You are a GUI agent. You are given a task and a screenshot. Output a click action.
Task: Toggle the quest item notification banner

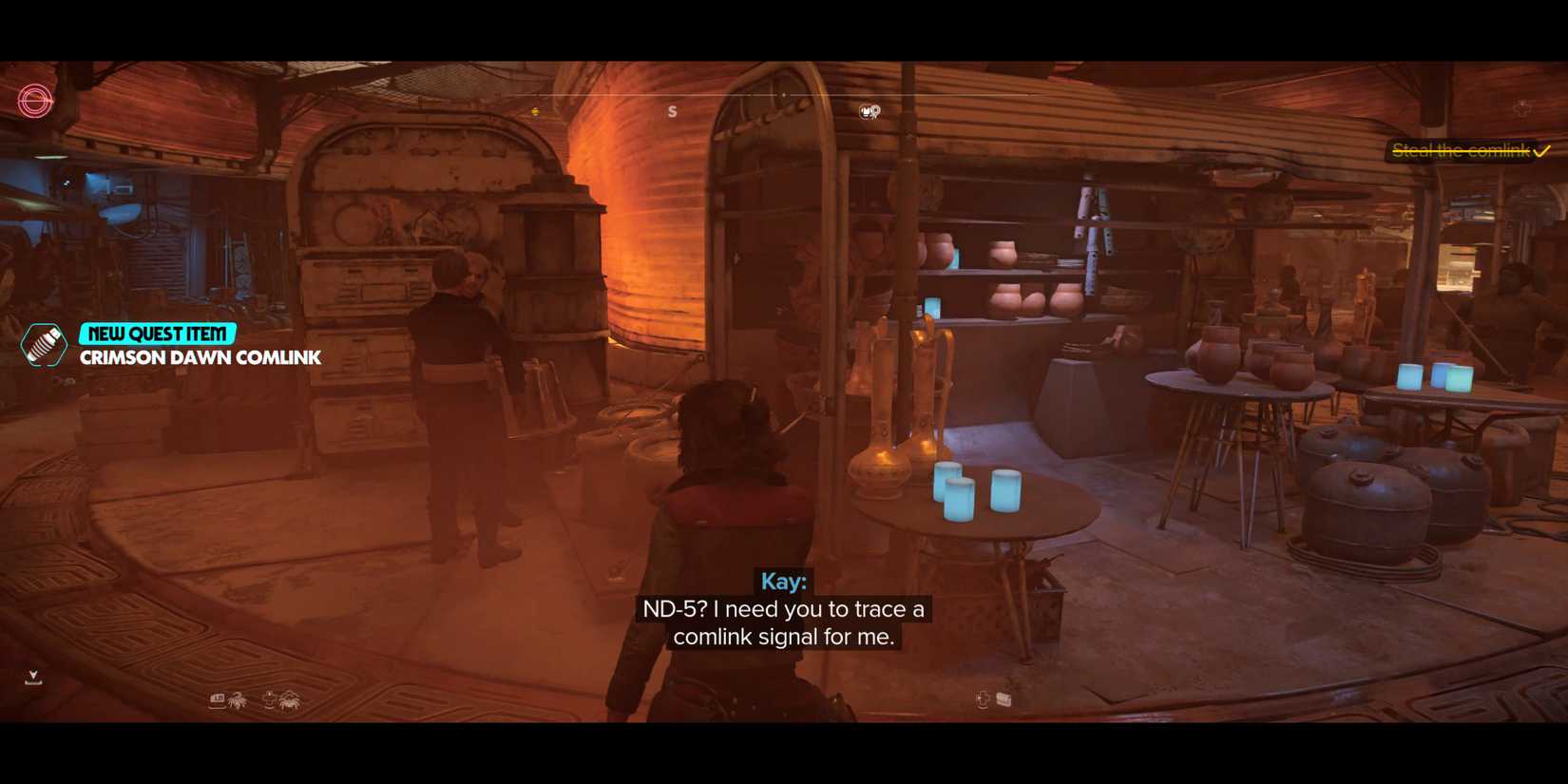[158, 333]
